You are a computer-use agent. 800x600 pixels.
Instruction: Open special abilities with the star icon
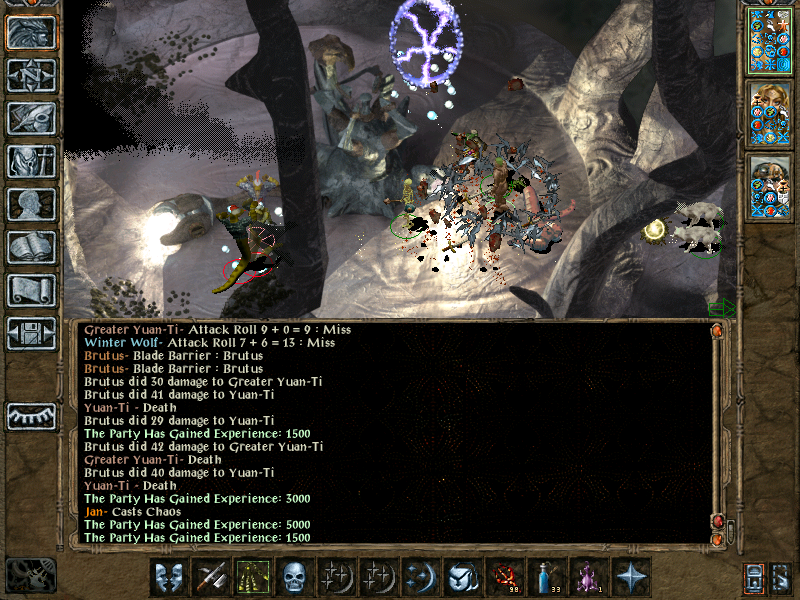coord(630,577)
